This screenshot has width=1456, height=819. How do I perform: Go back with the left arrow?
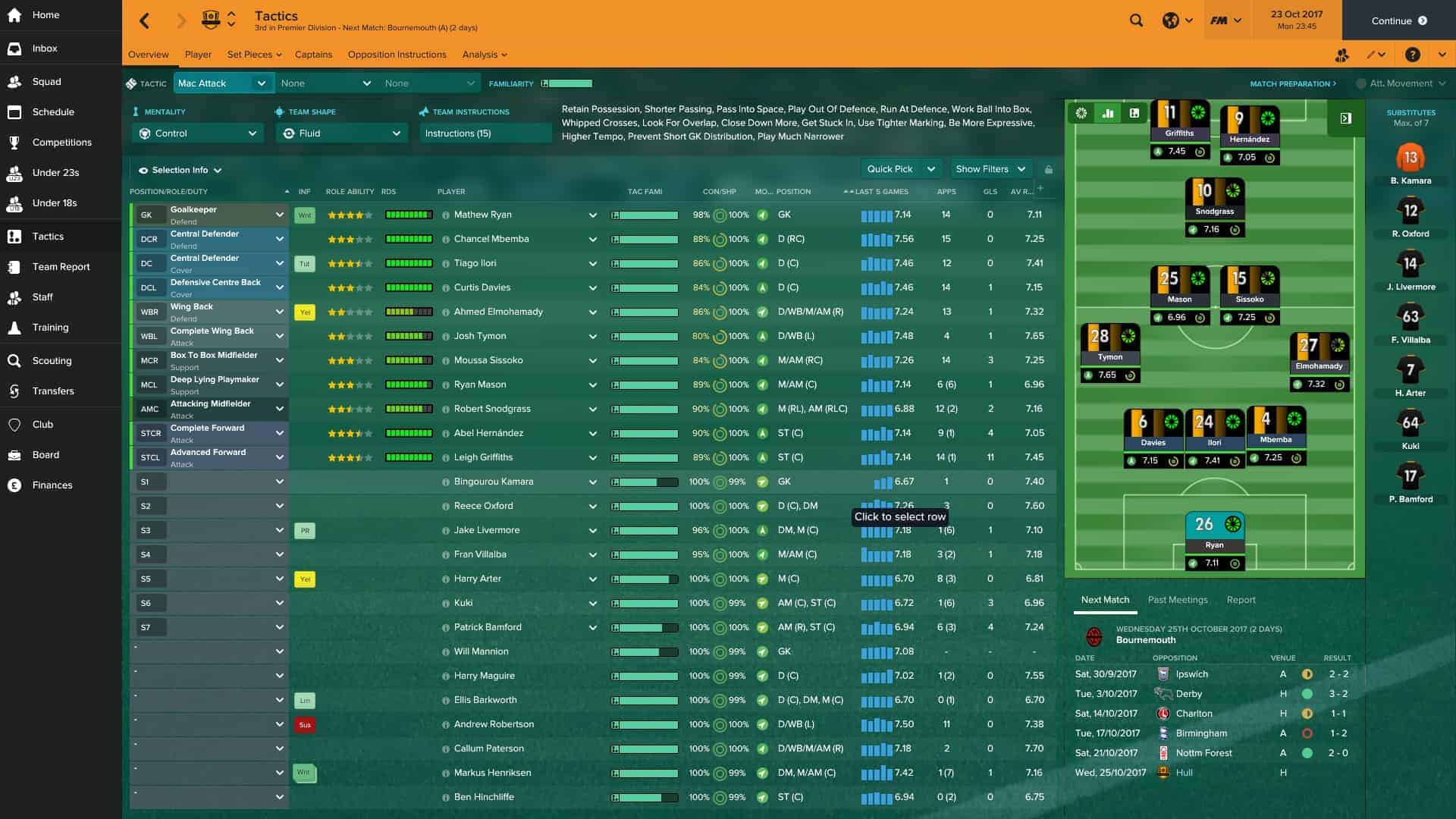click(145, 20)
